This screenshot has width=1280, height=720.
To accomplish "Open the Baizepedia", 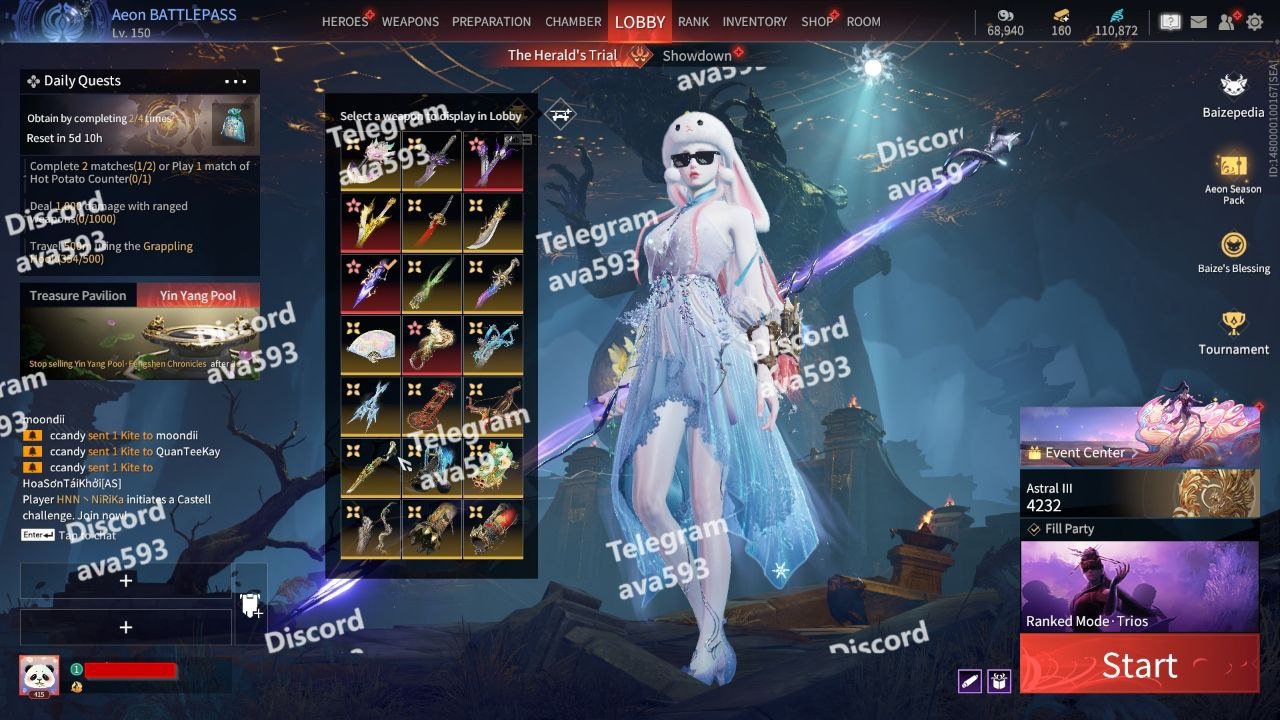I will coord(1233,95).
